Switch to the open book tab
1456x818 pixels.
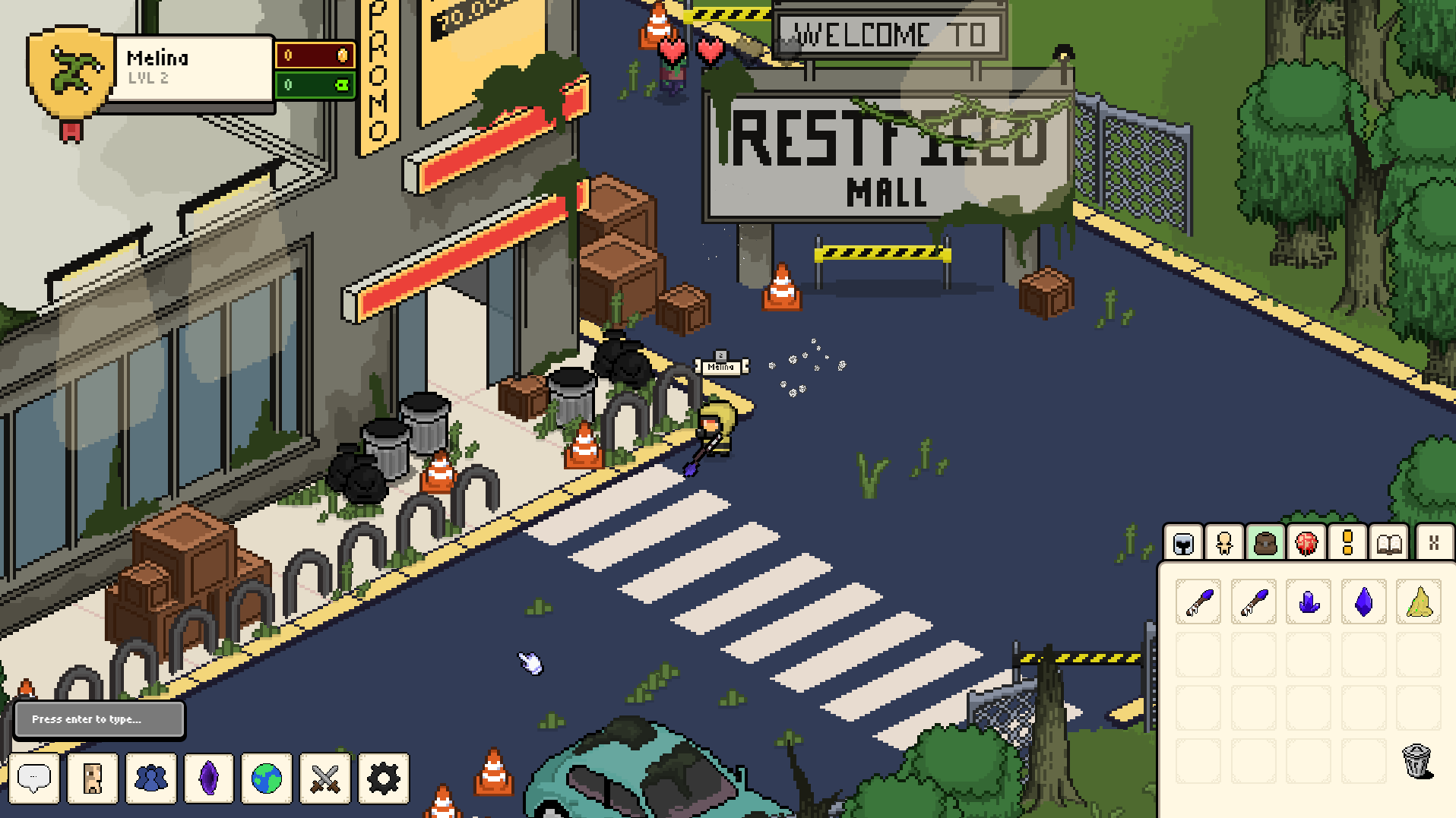point(1389,543)
